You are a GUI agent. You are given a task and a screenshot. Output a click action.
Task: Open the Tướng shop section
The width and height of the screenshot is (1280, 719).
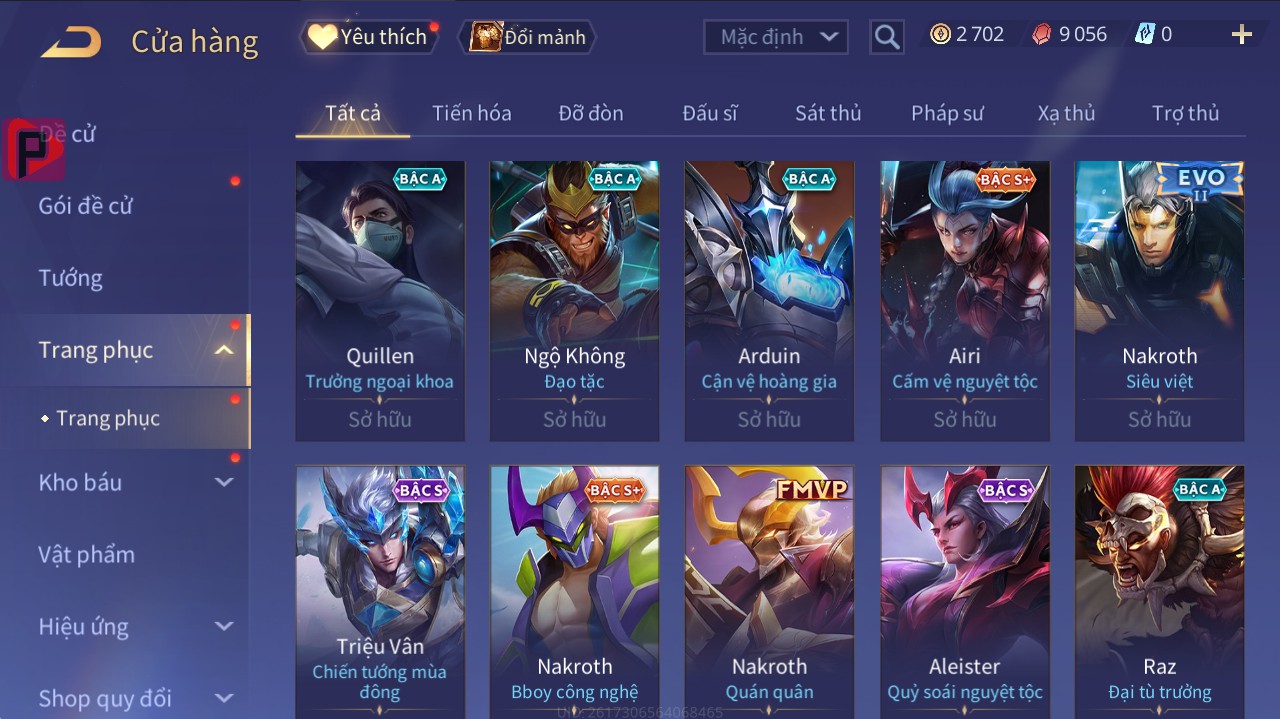(70, 278)
